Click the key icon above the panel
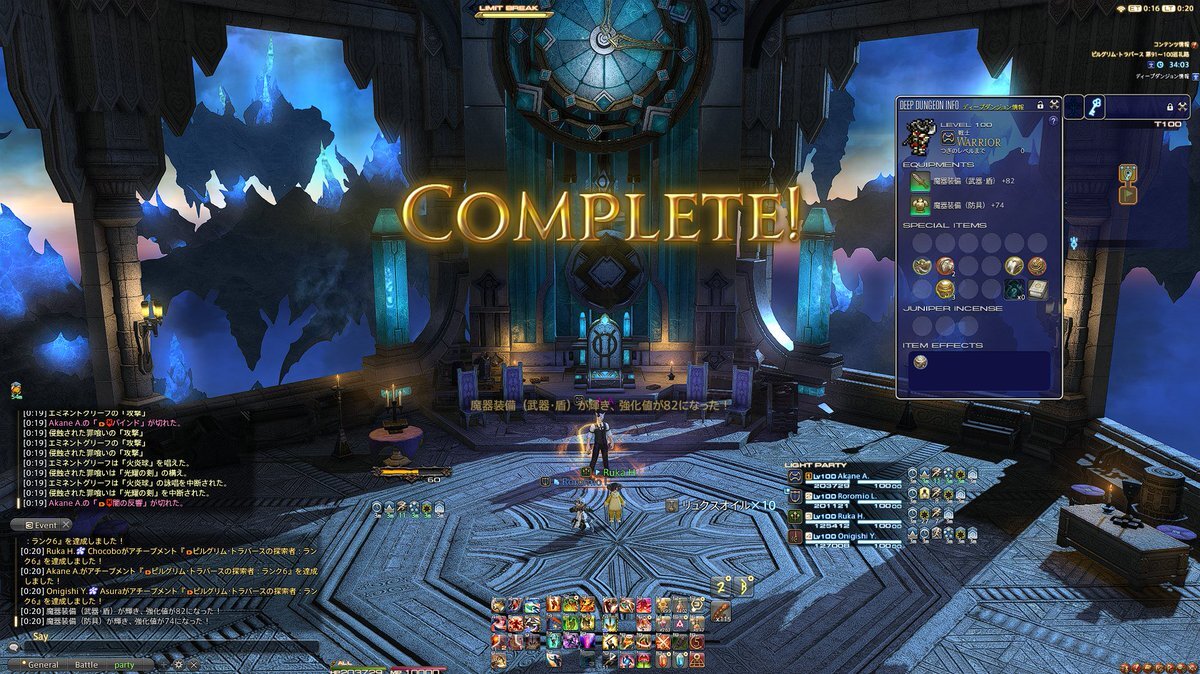Screen dimensions: 1200x674 (1096, 106)
